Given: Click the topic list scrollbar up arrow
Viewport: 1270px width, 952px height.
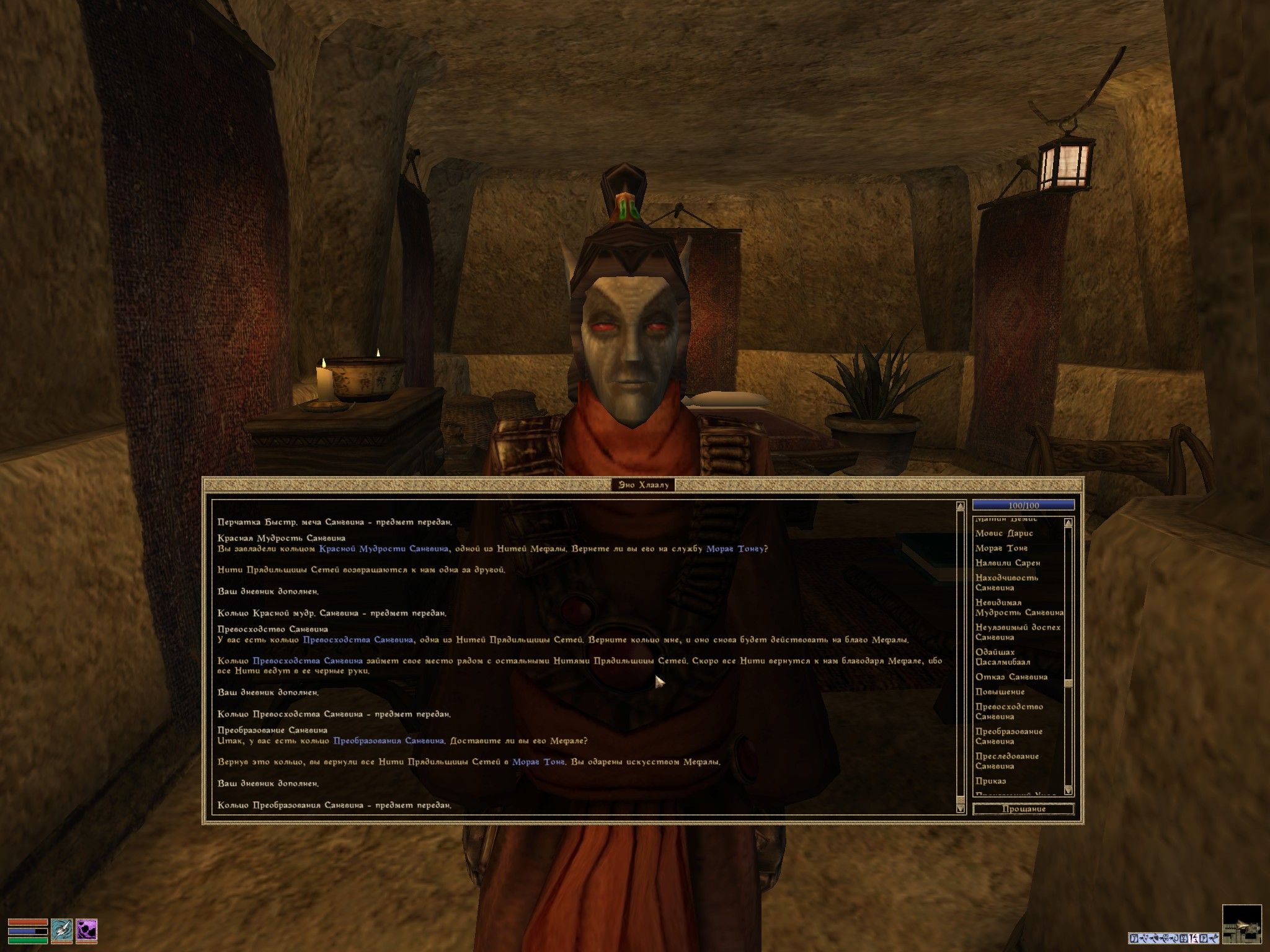Looking at the screenshot, I should [1068, 522].
